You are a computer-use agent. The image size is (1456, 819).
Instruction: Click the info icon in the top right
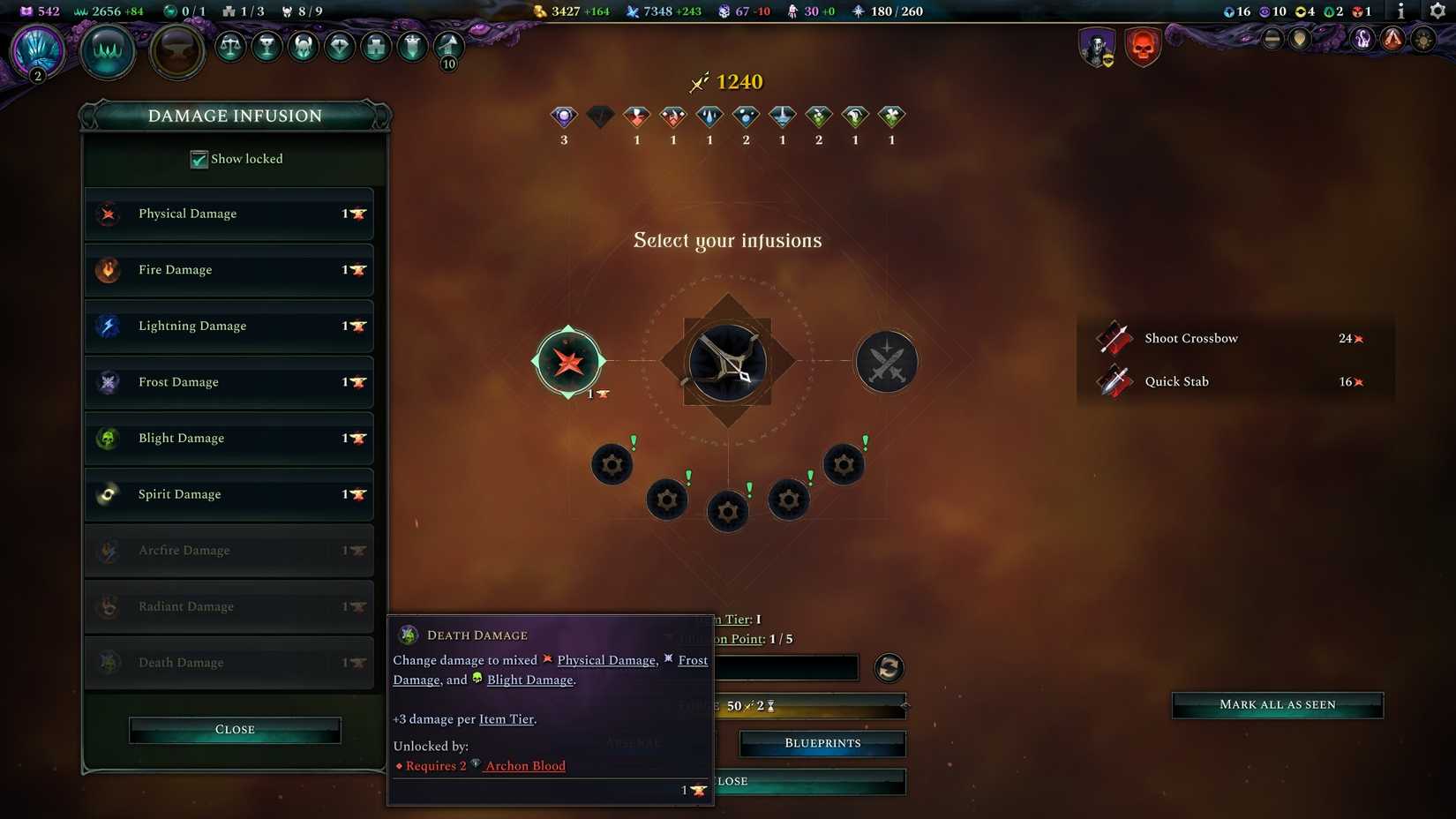pos(1400,11)
